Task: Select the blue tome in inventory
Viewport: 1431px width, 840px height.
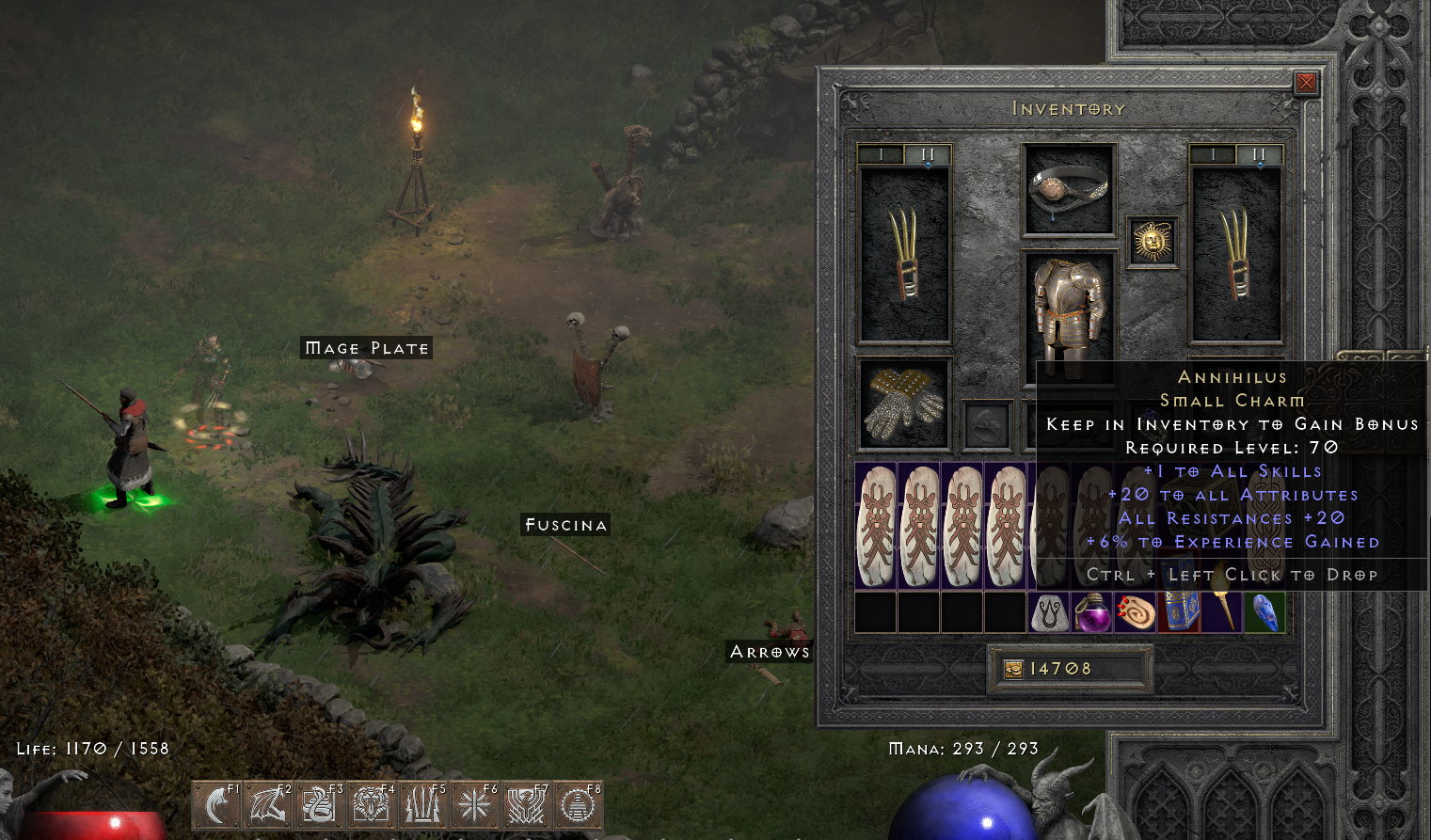Action: pos(1179,612)
